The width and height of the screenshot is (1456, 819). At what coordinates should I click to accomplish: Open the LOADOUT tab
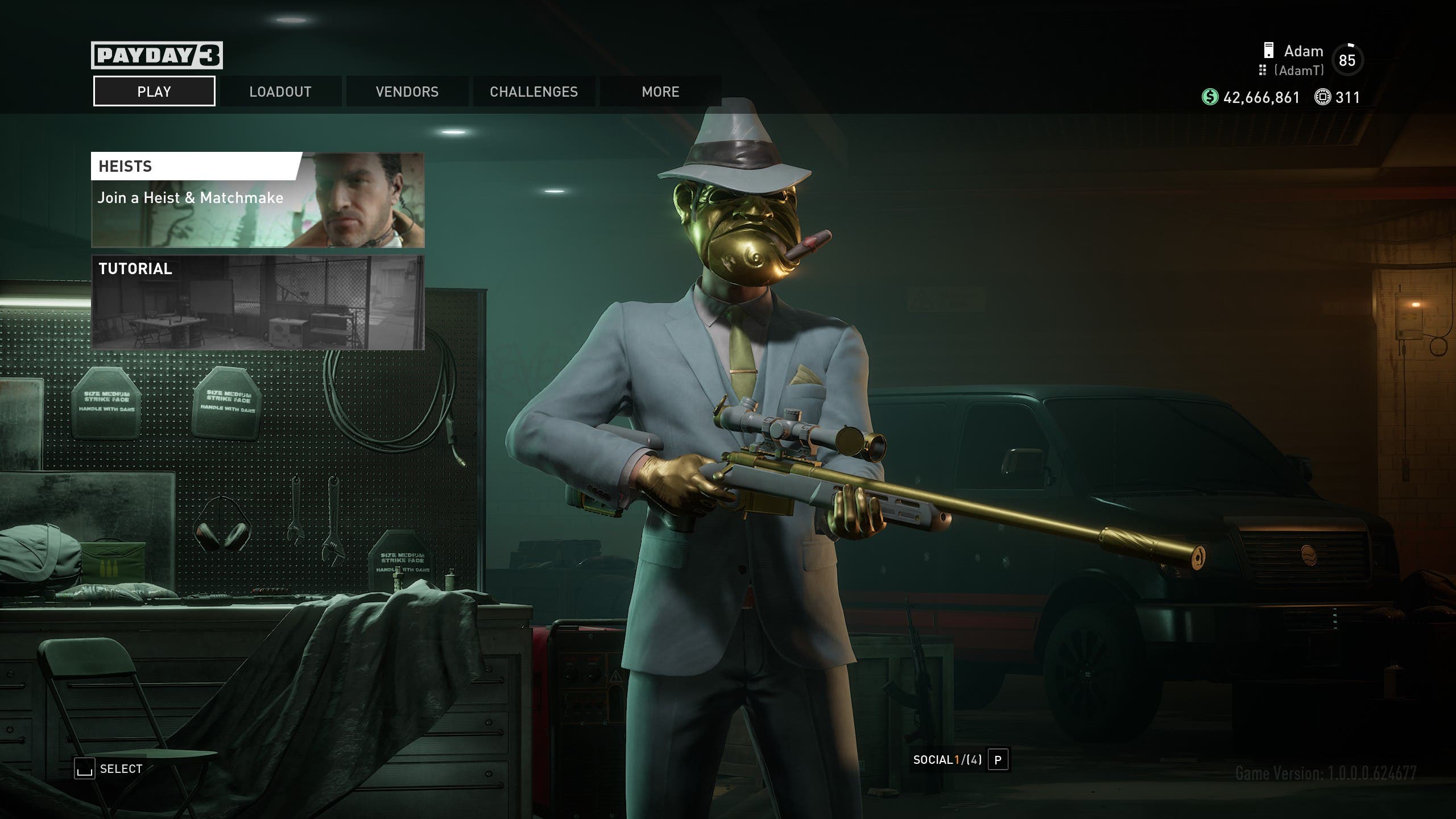[280, 92]
